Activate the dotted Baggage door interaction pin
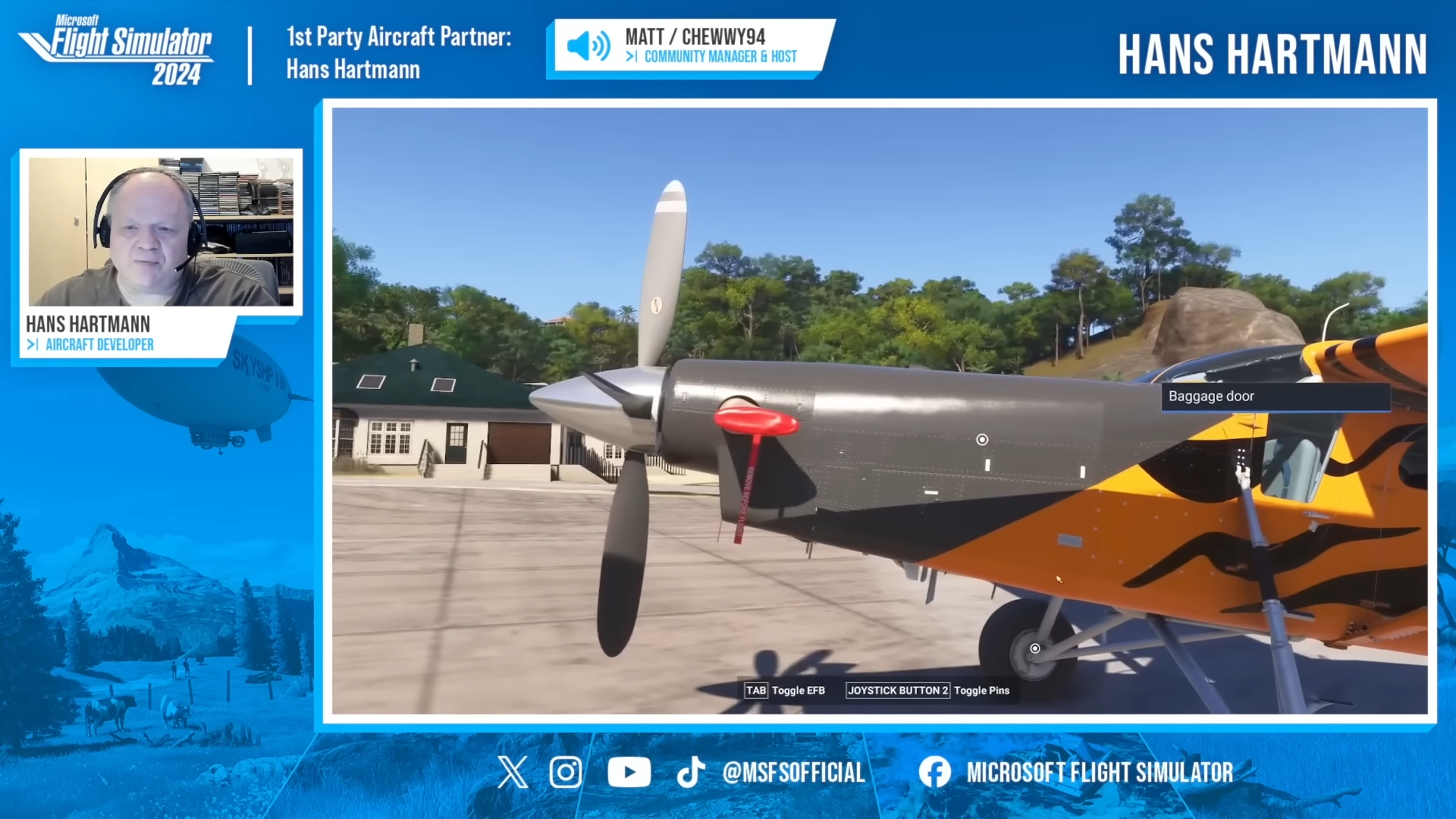Viewport: 1456px width, 819px height. 1241,456
